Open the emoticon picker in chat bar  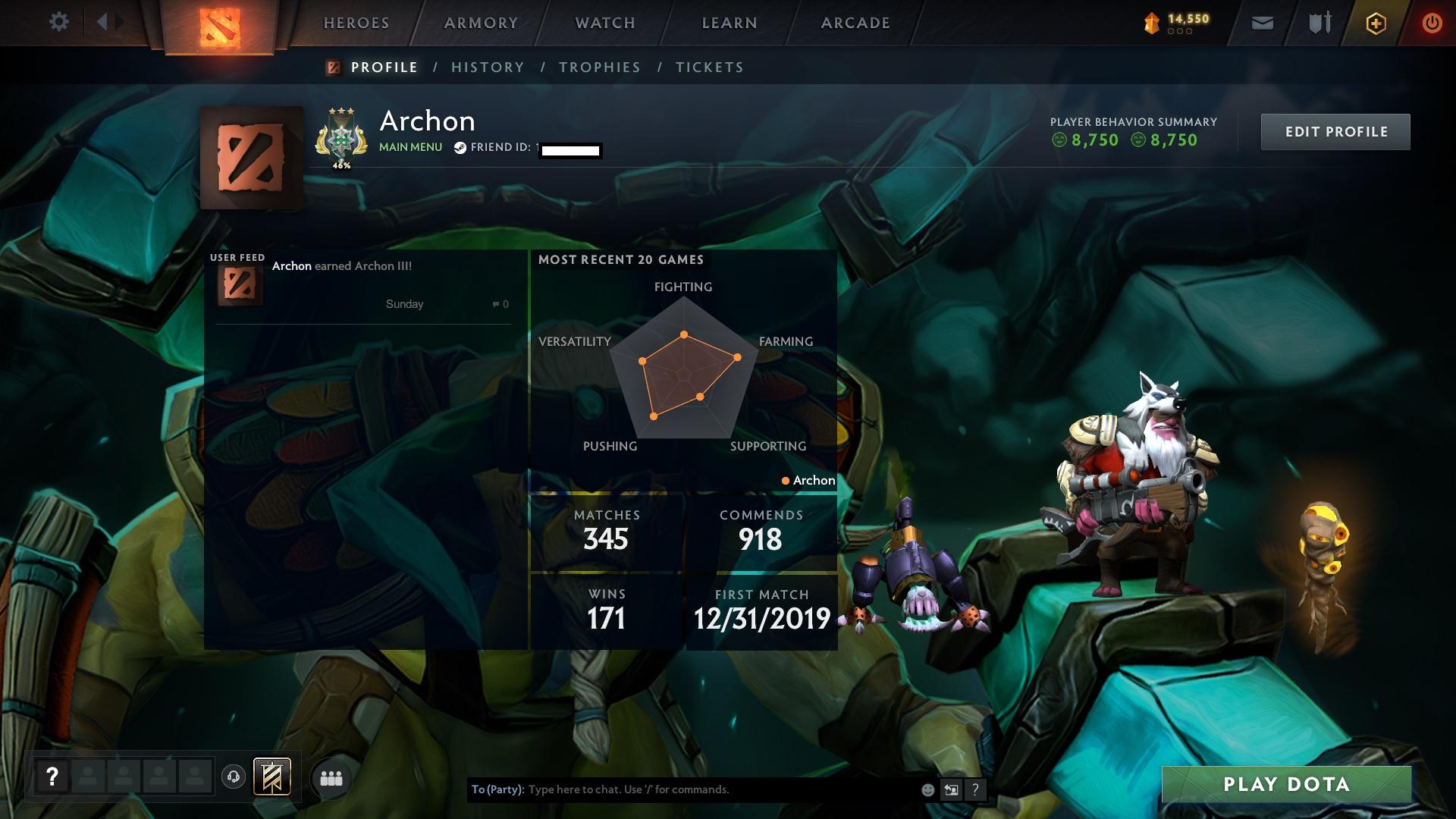click(x=927, y=789)
